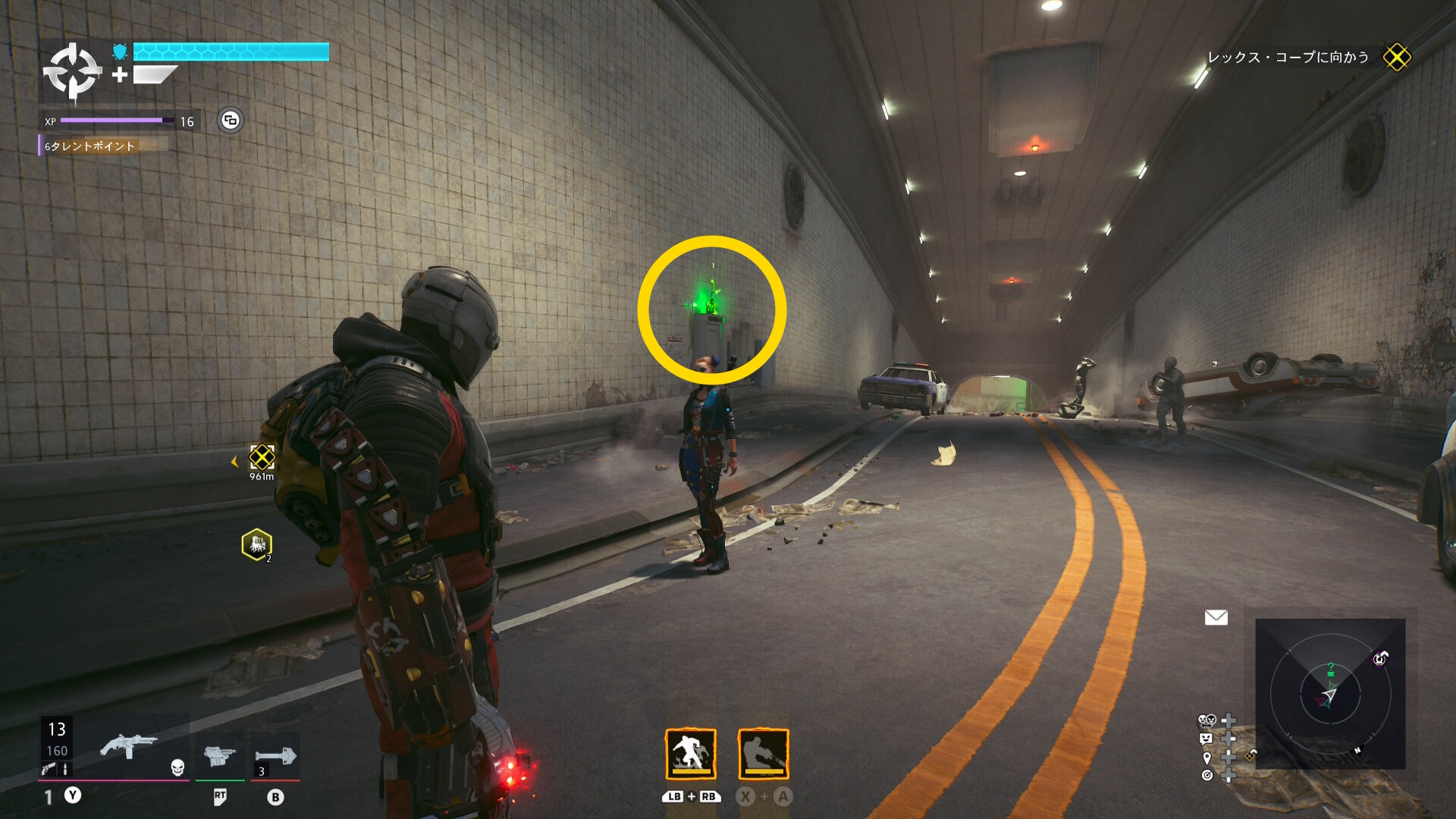Click the squad swap icon beside XP bar
The image size is (1456, 819).
pyautogui.click(x=231, y=120)
